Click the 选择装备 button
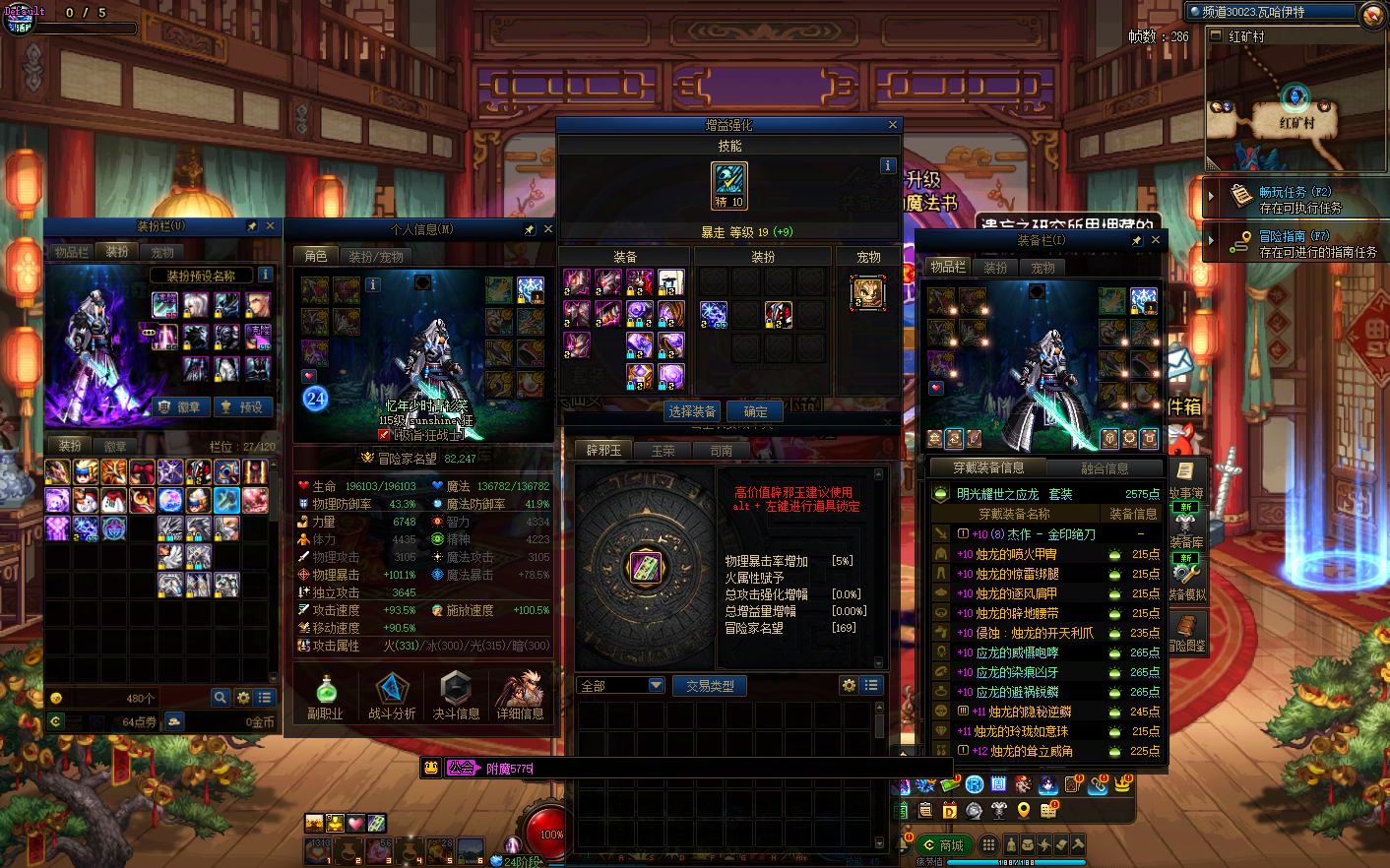The height and width of the screenshot is (868, 1390). [692, 411]
